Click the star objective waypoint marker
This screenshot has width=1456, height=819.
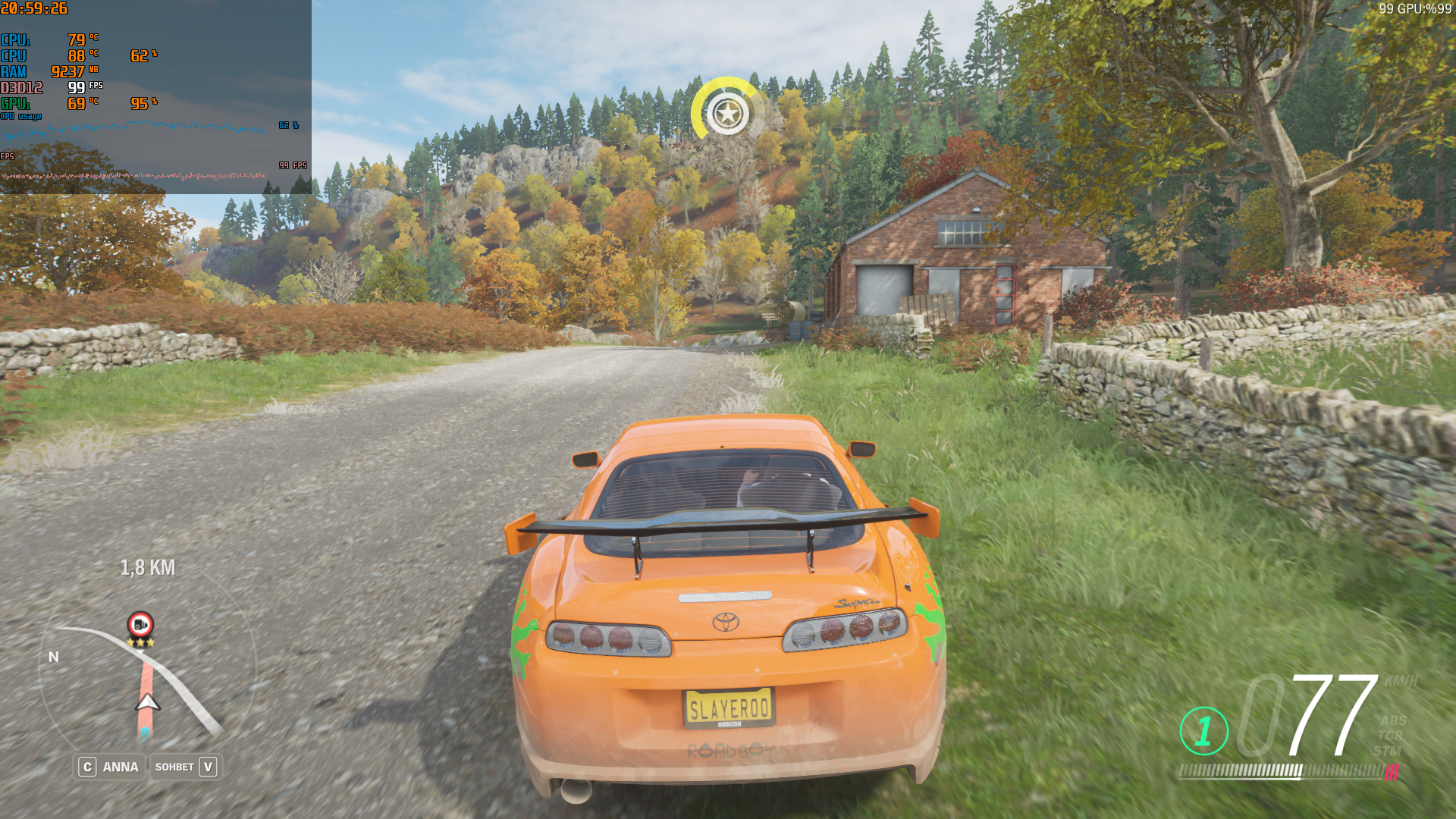coord(727,114)
